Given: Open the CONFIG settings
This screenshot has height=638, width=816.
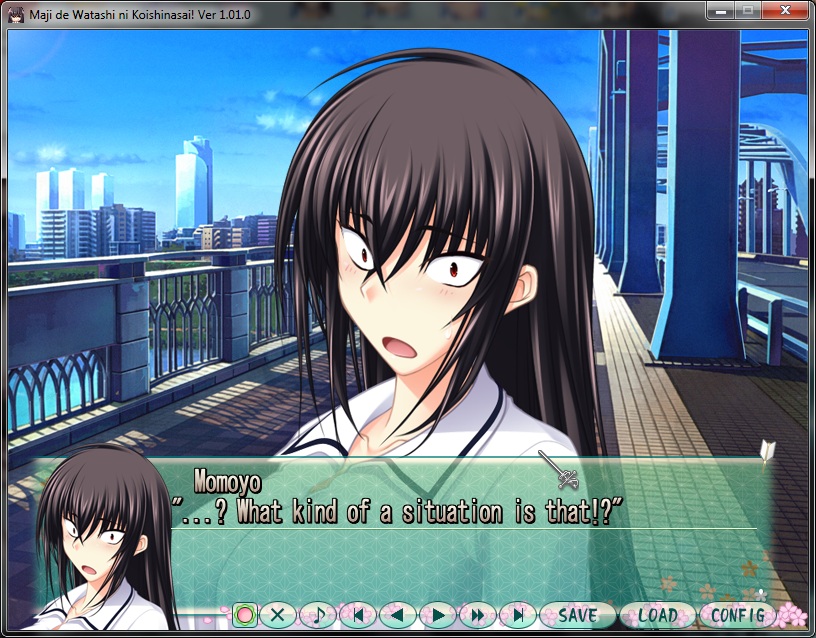Looking at the screenshot, I should [738, 615].
